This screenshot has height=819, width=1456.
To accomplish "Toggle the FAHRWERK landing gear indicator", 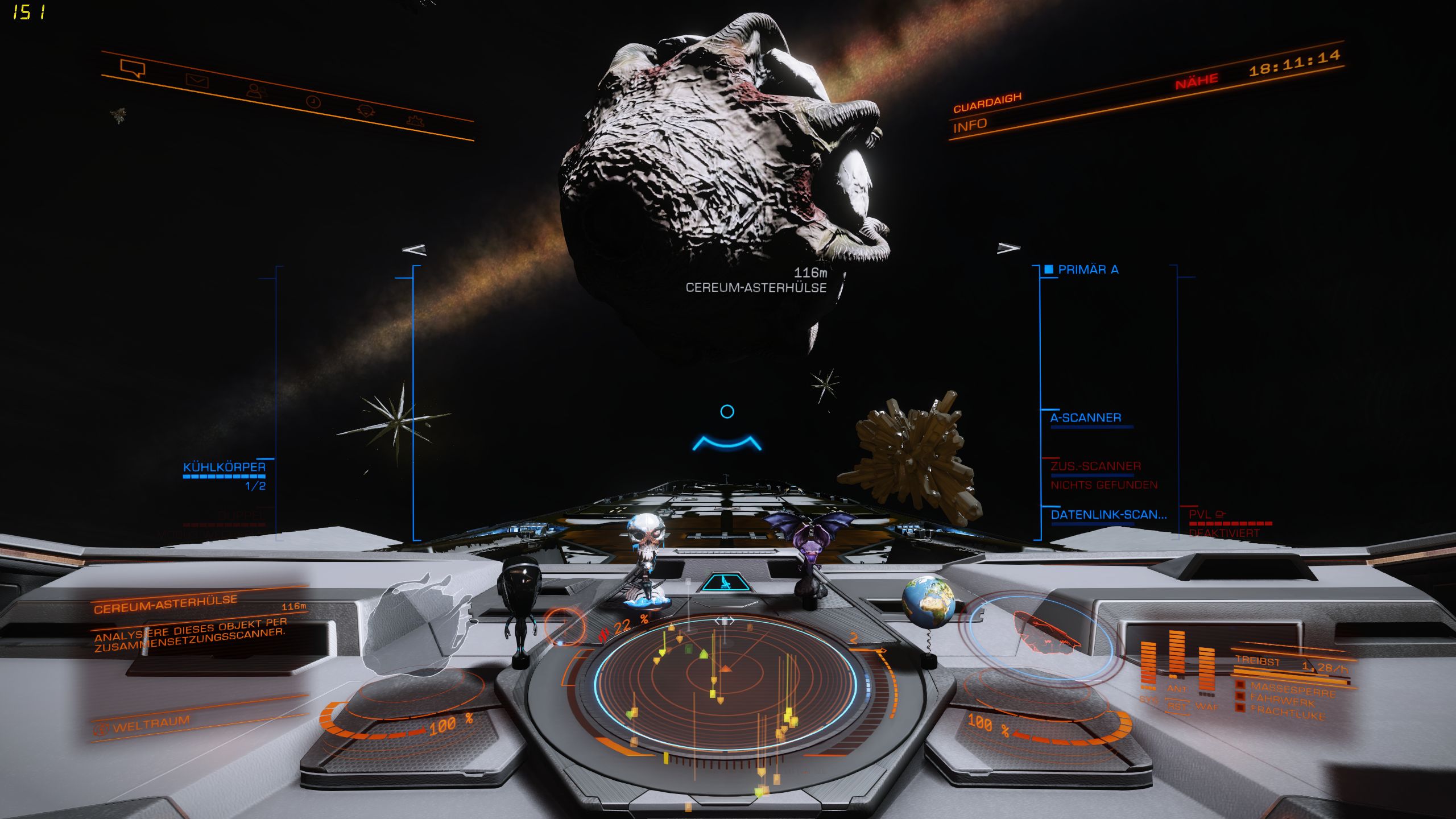I will (1282, 701).
